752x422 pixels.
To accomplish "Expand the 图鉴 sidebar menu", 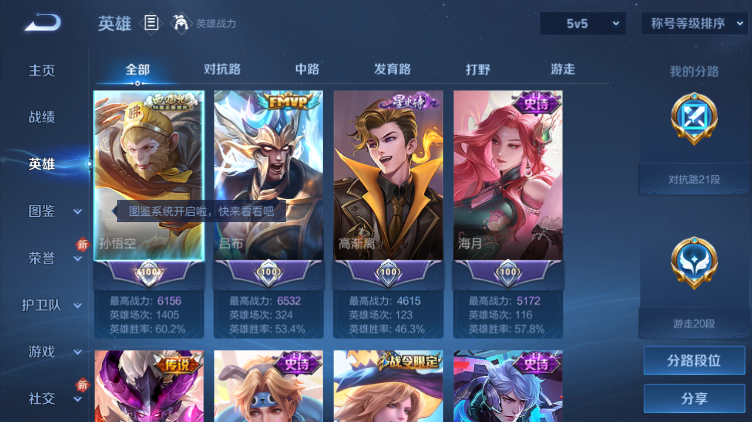I will [x=48, y=211].
